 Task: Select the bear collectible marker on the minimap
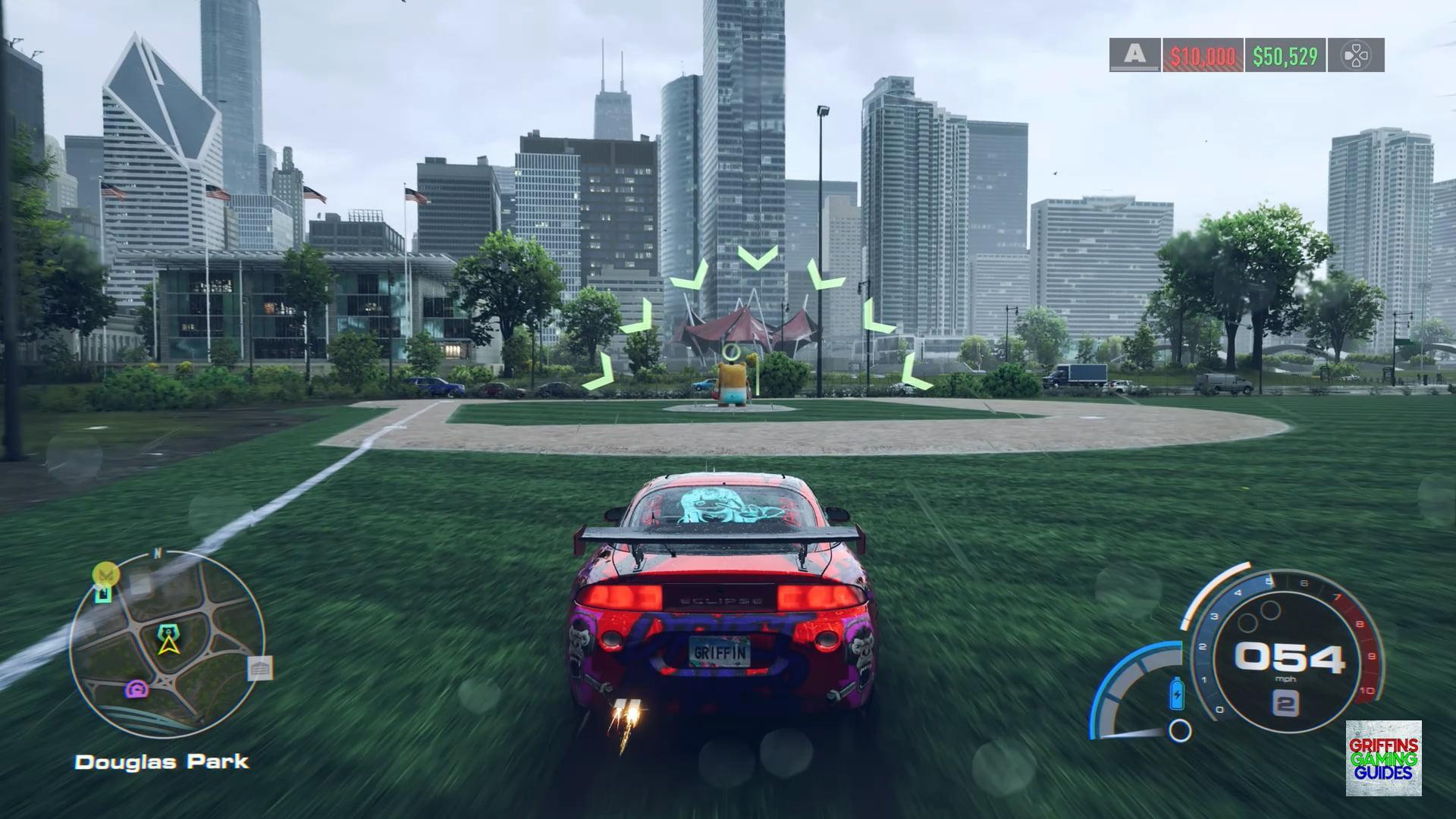click(167, 631)
